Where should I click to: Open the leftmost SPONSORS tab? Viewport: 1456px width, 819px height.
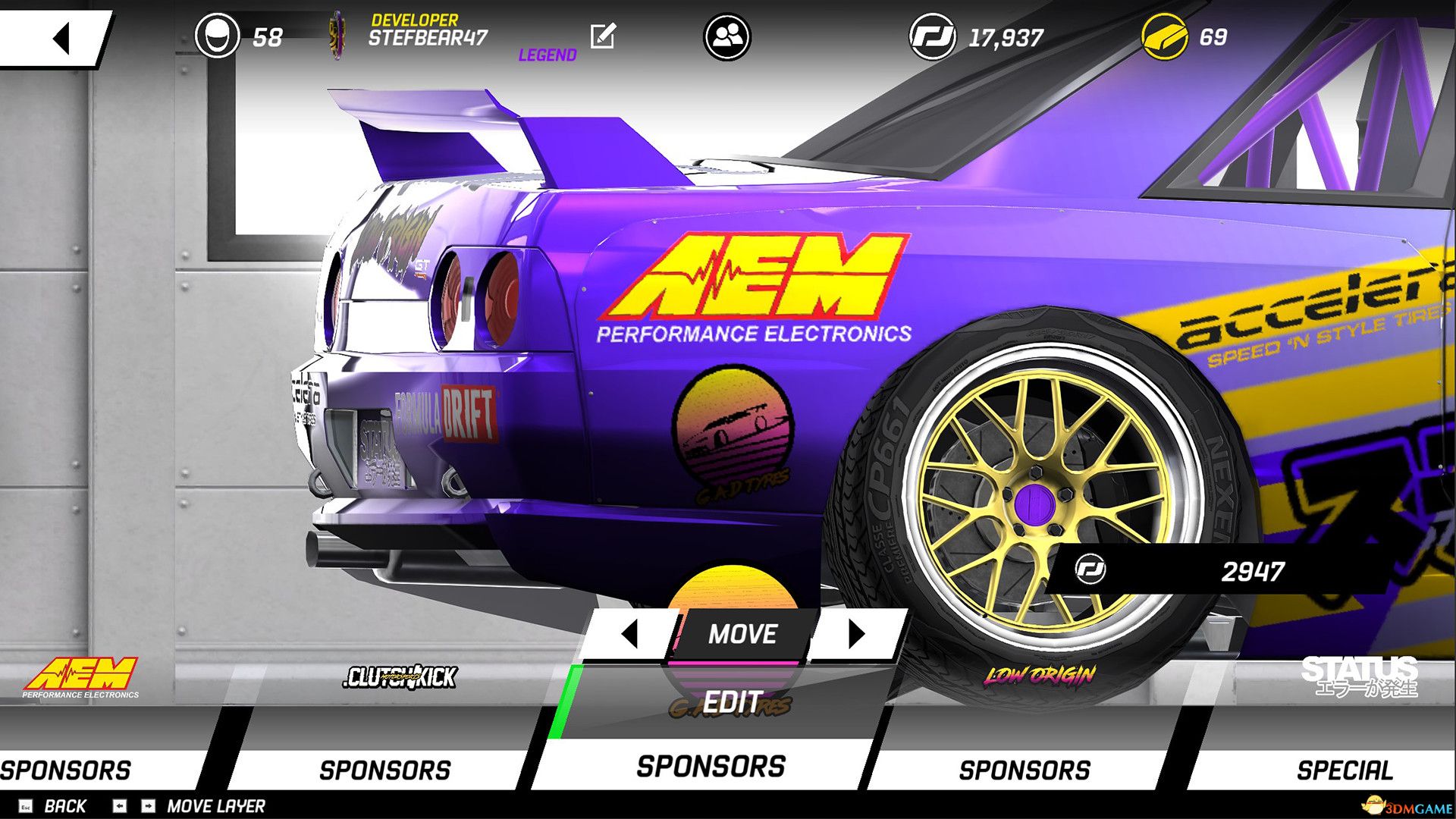64,768
